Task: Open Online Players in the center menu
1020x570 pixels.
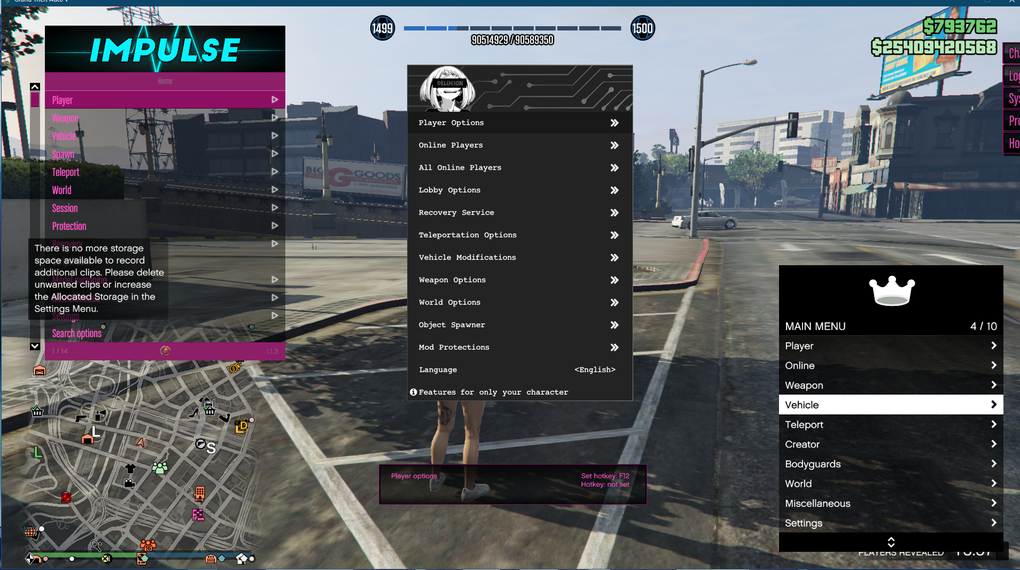Action: pyautogui.click(x=519, y=145)
